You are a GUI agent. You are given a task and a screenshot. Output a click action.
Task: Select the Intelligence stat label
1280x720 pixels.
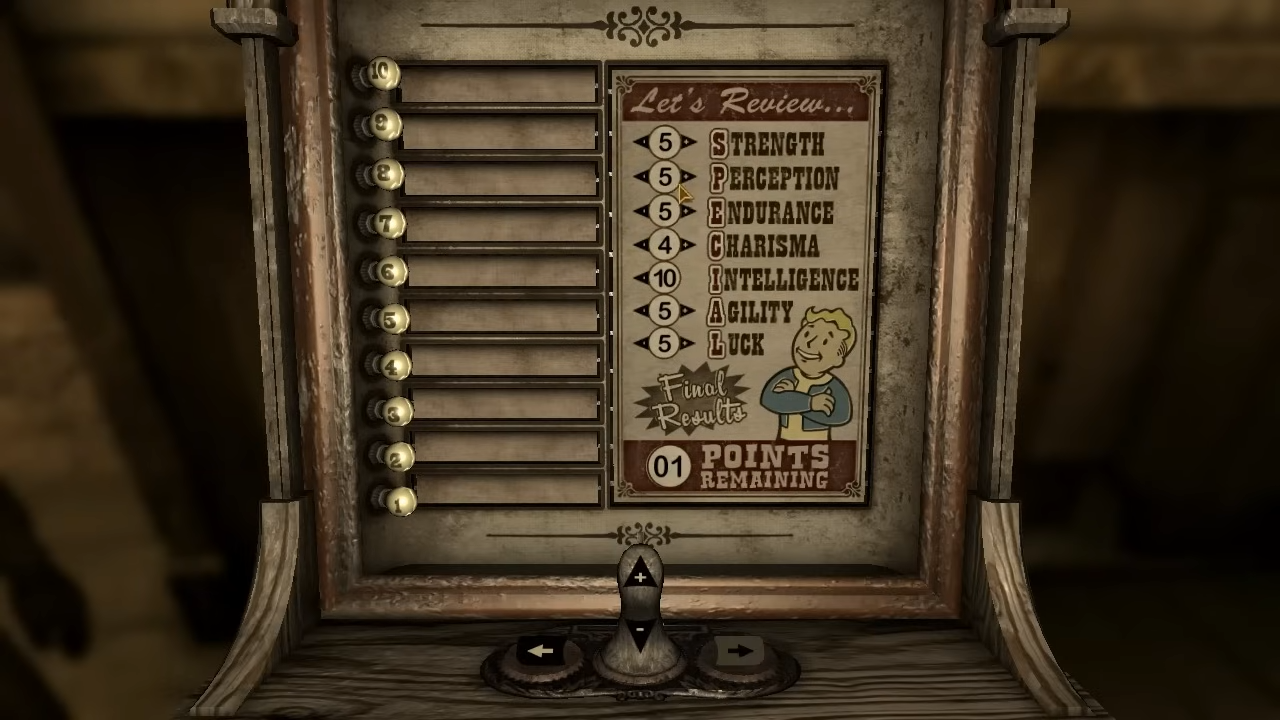pyautogui.click(x=785, y=279)
